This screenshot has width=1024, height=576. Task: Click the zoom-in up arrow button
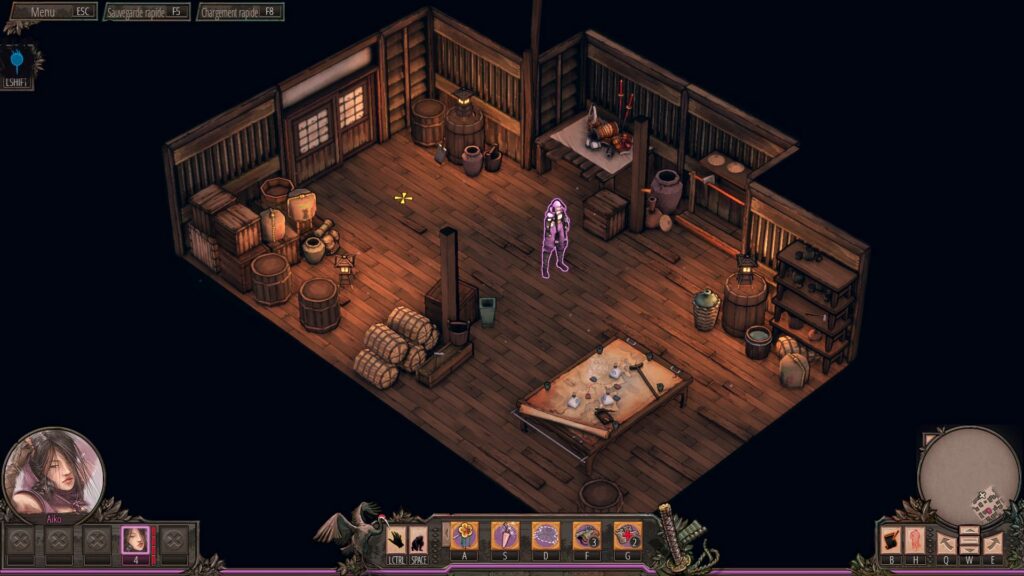click(x=969, y=532)
